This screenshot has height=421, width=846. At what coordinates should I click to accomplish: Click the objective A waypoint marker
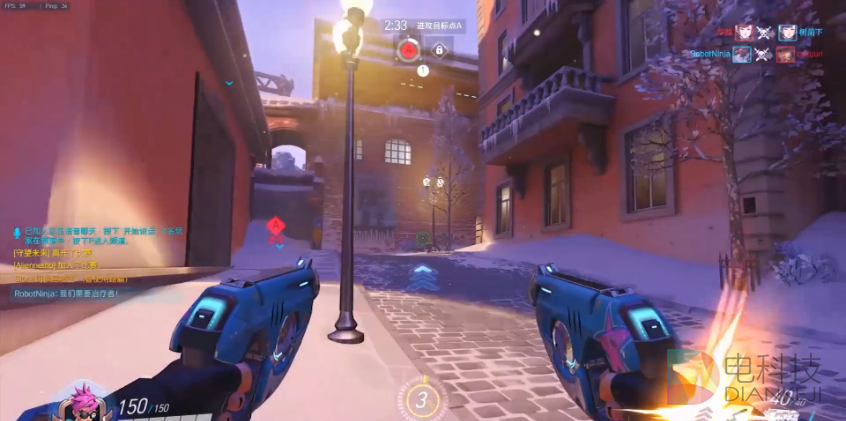(x=274, y=227)
